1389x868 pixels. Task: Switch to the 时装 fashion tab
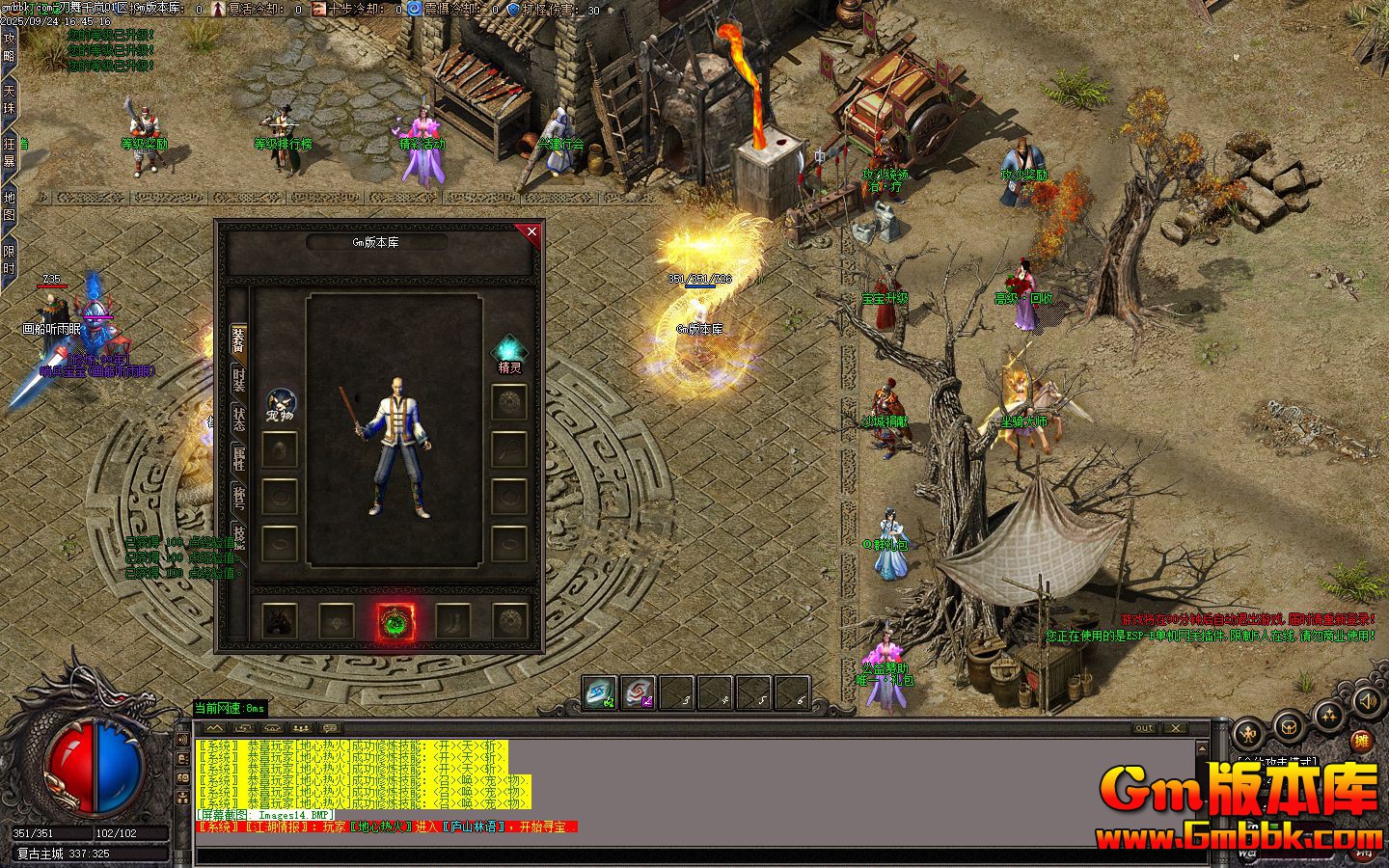[238, 378]
